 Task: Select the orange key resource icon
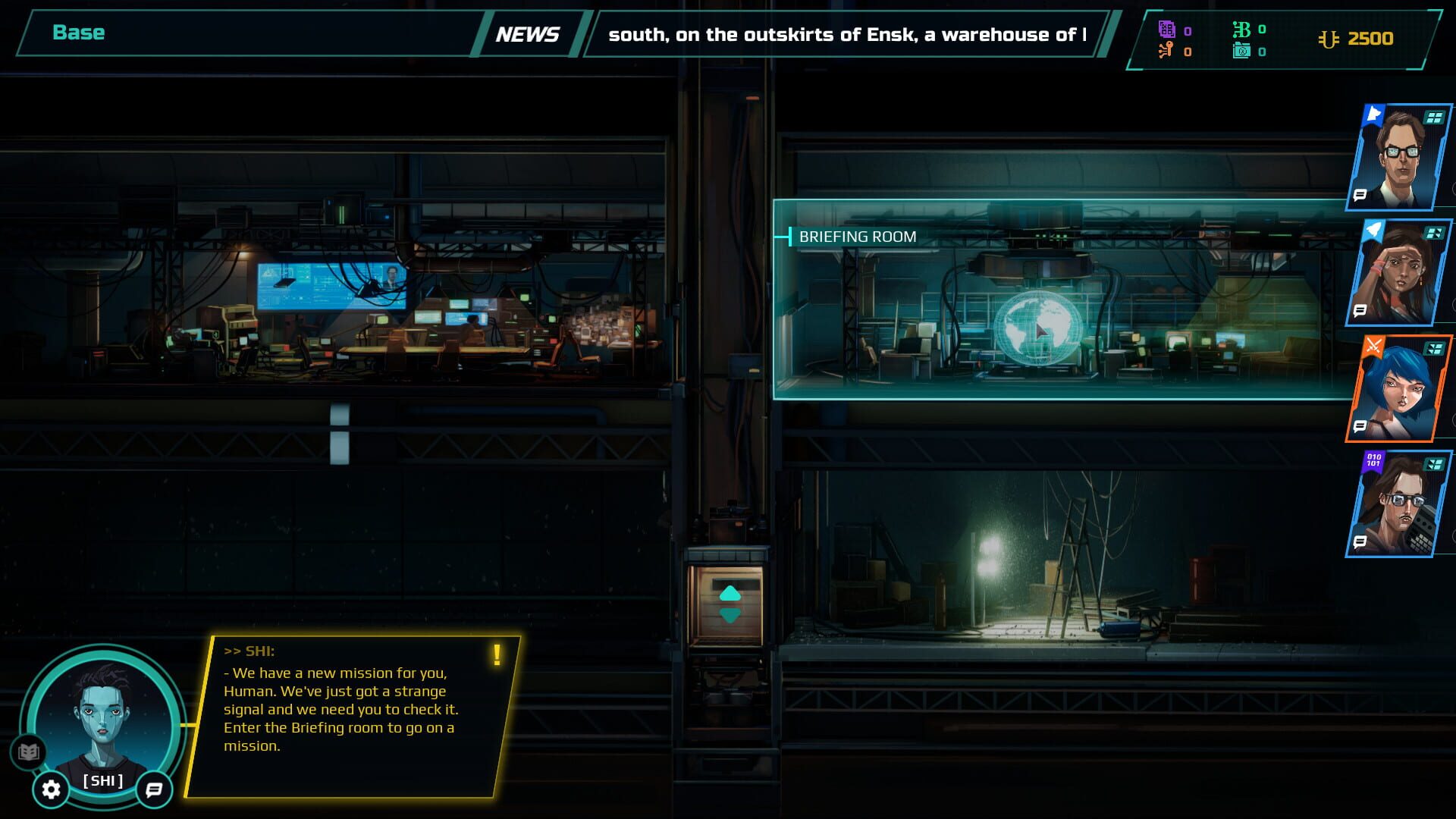(x=1165, y=50)
